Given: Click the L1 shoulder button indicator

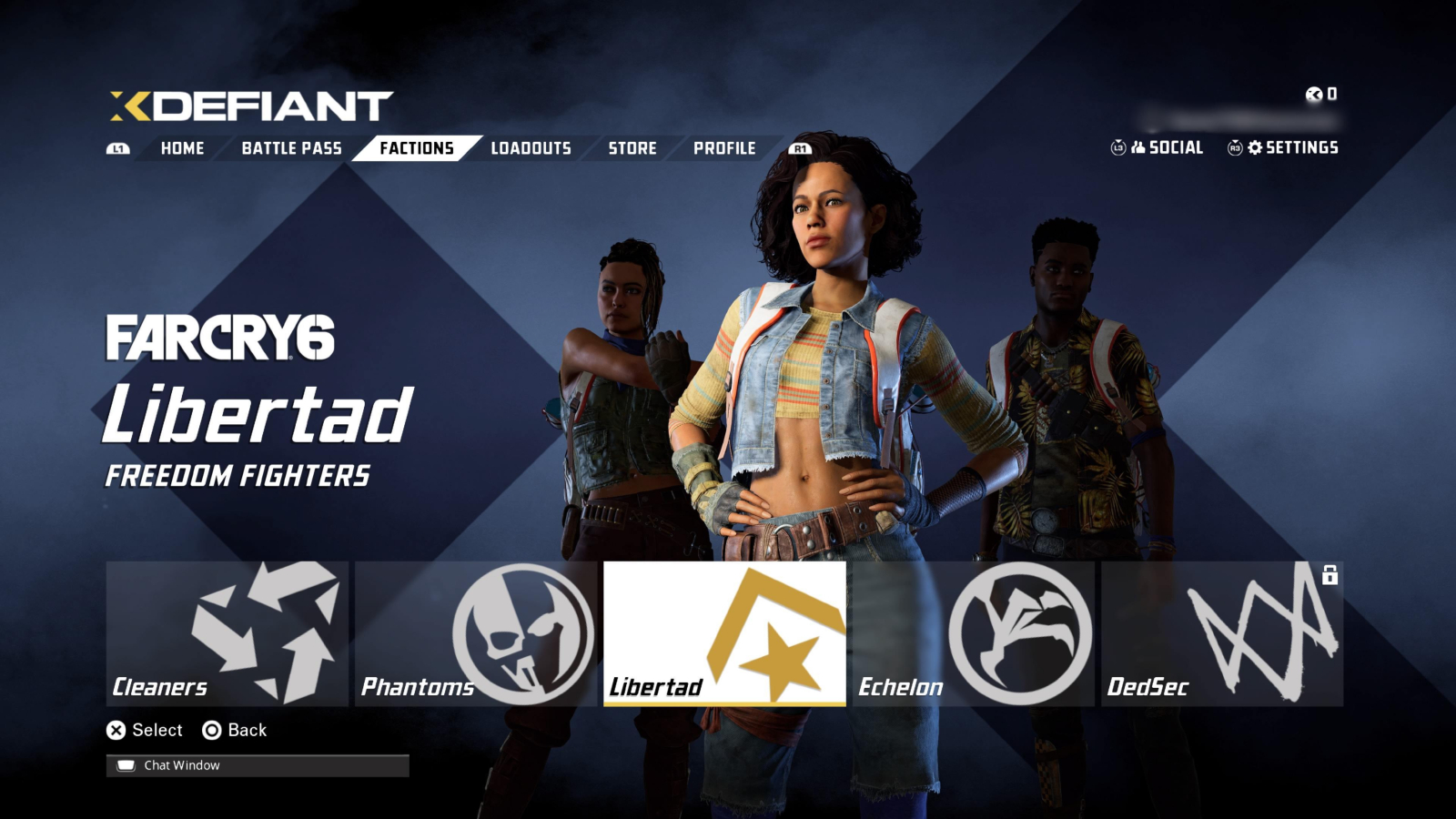Looking at the screenshot, I should click(117, 147).
